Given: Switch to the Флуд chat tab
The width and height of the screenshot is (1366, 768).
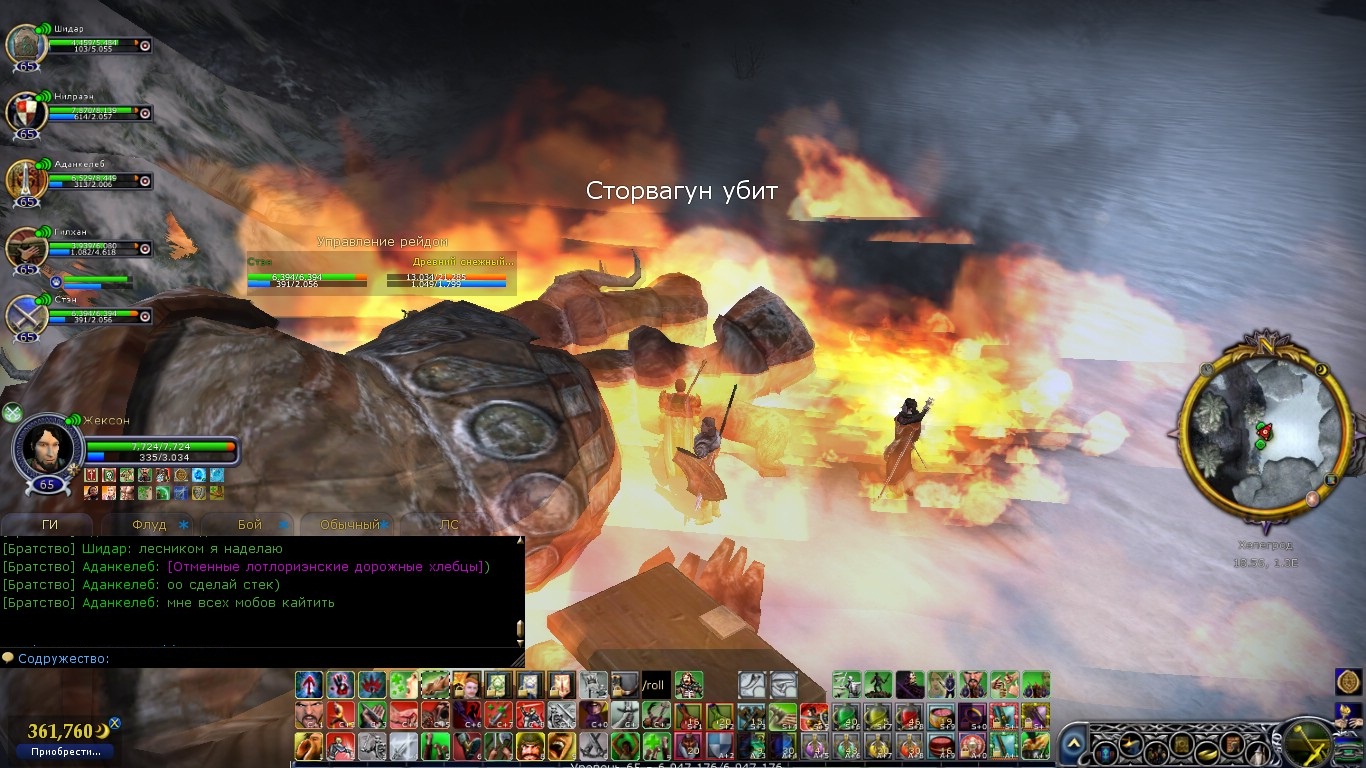Looking at the screenshot, I should pos(149,524).
